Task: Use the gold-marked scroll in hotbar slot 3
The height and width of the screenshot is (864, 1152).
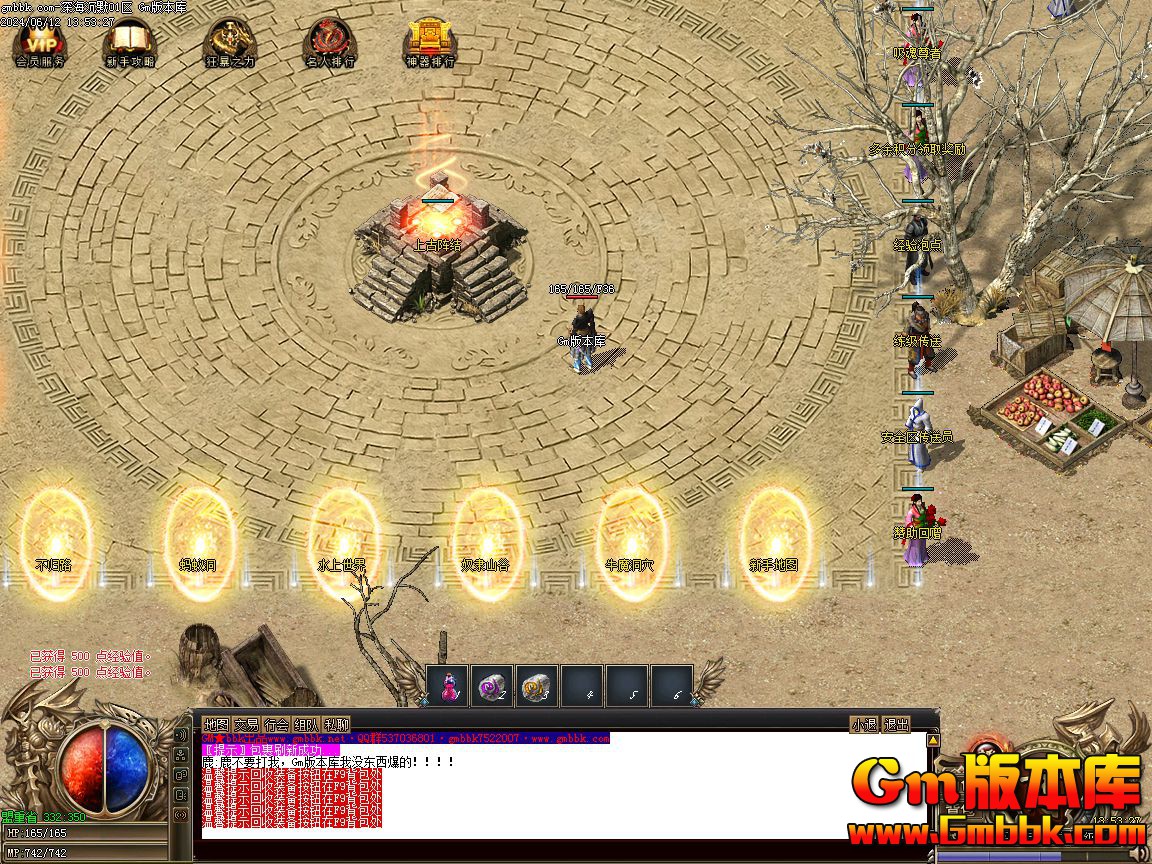Action: click(x=537, y=686)
